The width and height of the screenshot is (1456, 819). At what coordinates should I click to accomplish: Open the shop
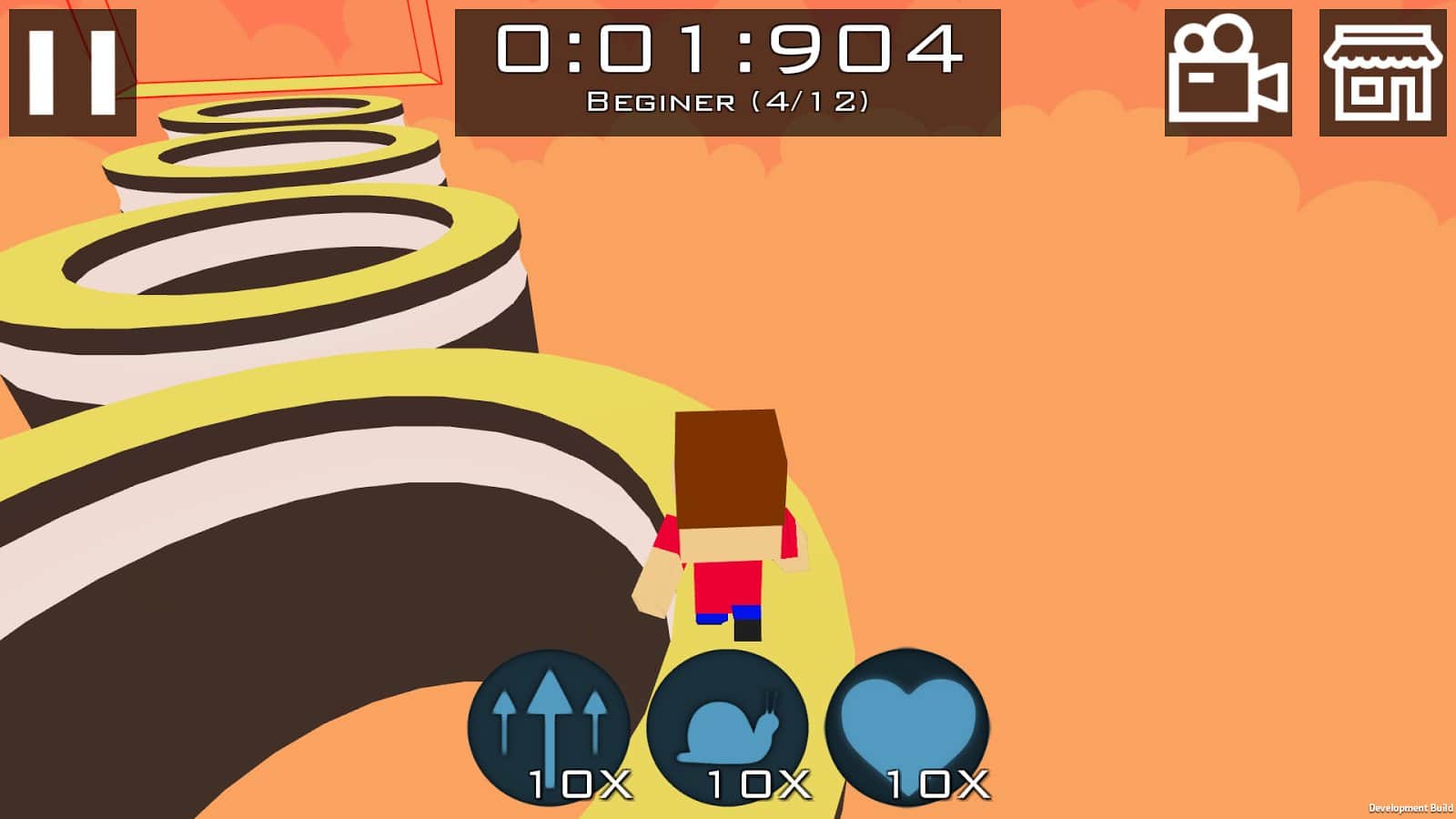(1382, 73)
